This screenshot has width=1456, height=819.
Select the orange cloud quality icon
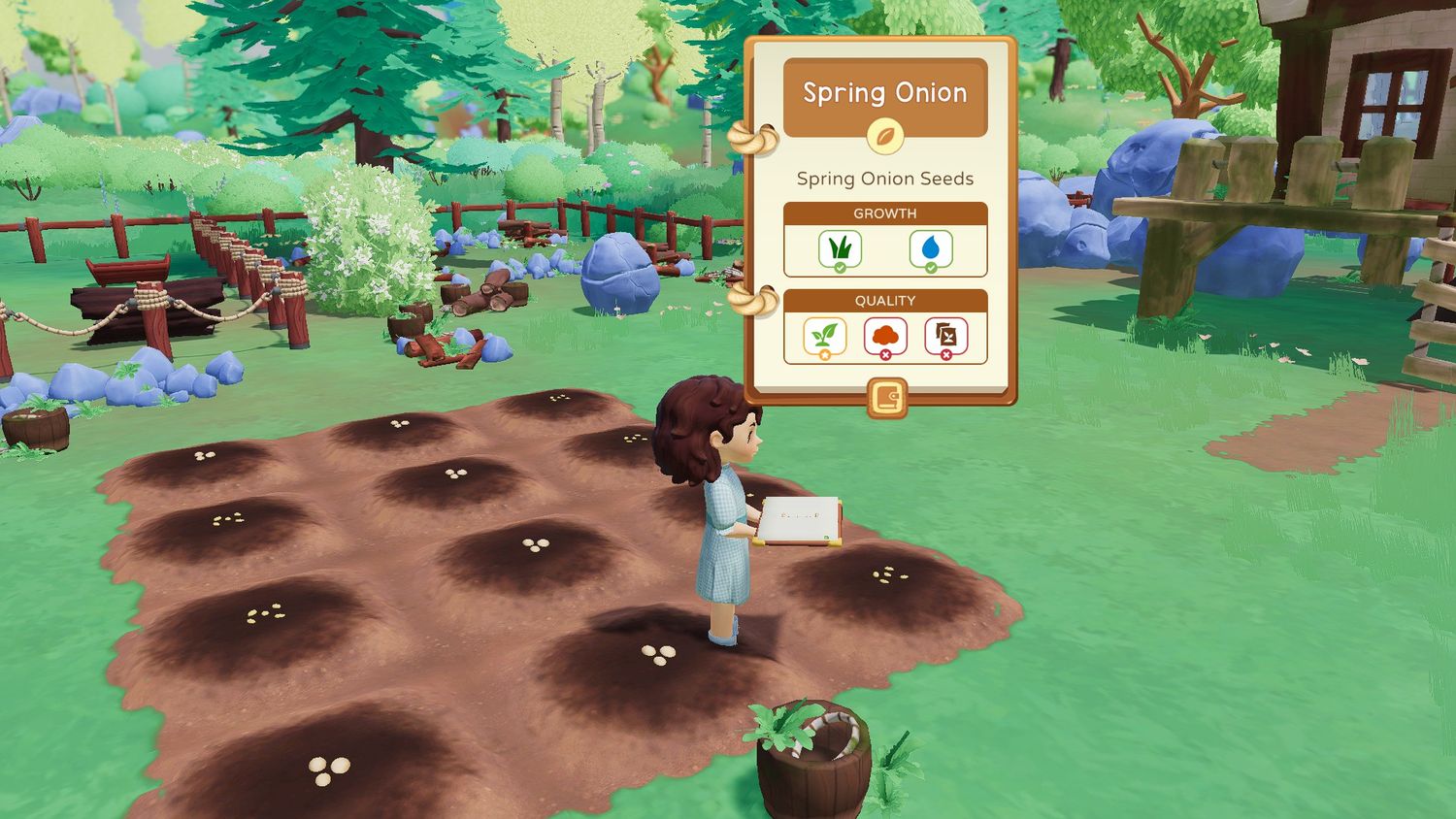884,337
